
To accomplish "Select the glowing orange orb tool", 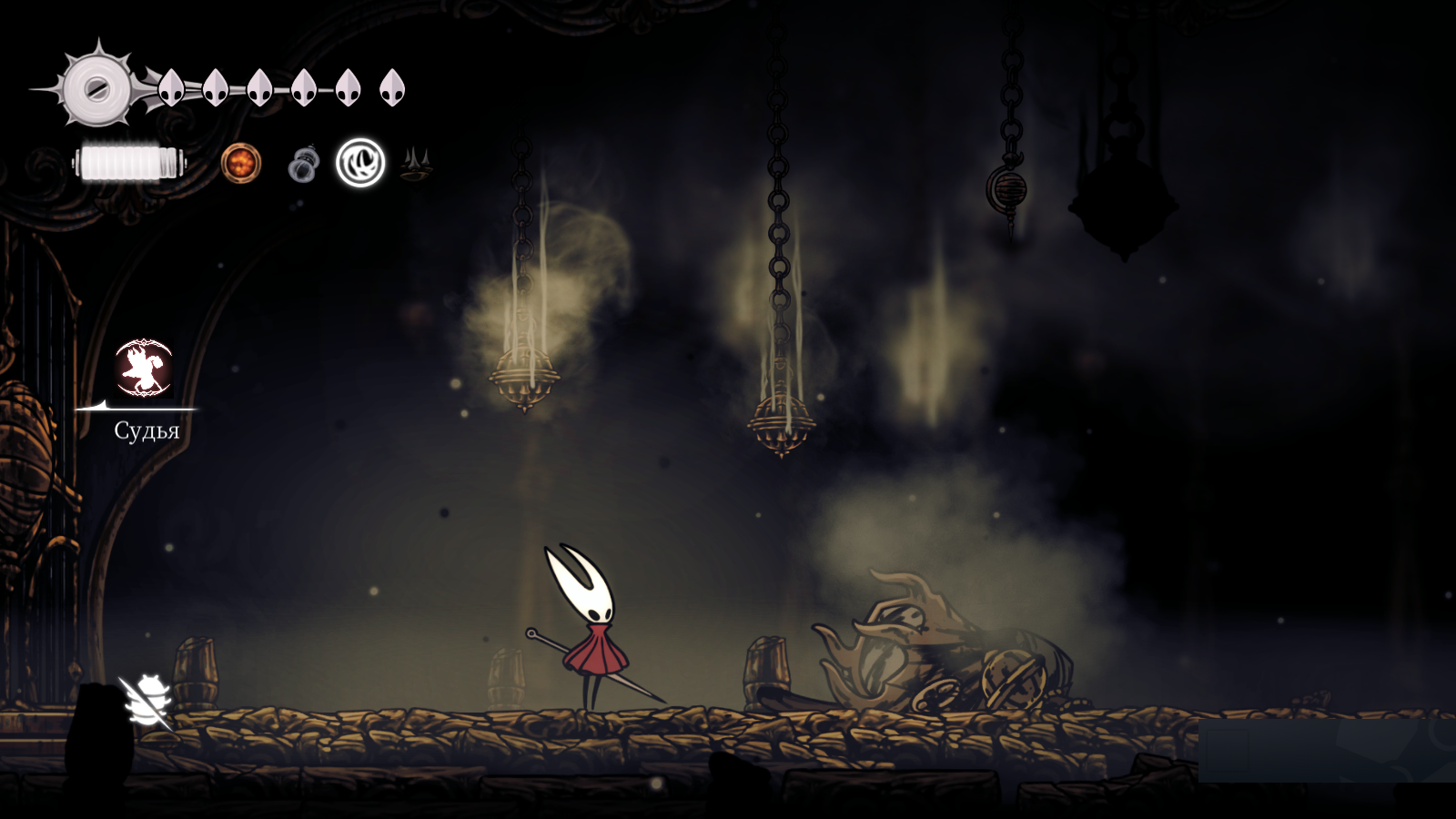I will [x=241, y=164].
